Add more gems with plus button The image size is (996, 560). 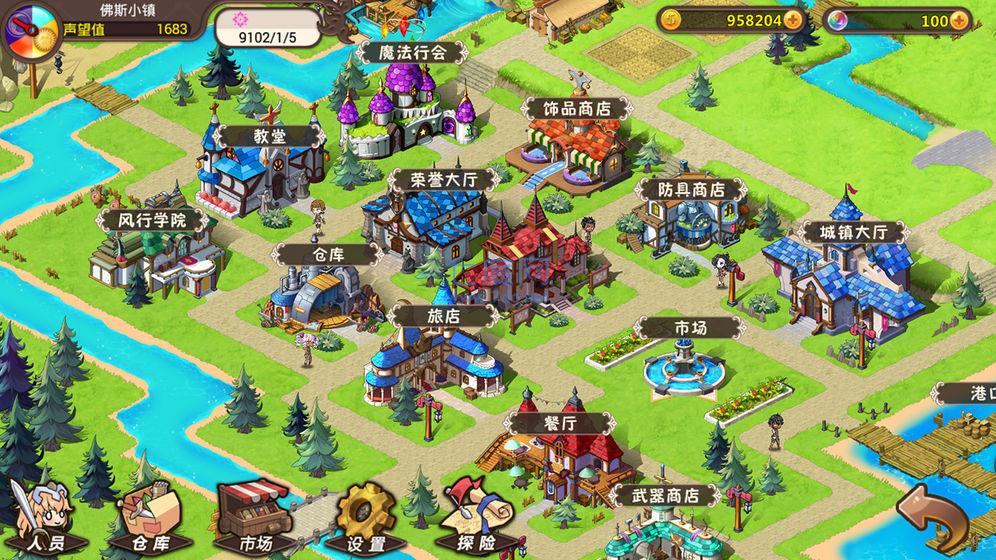(960, 20)
